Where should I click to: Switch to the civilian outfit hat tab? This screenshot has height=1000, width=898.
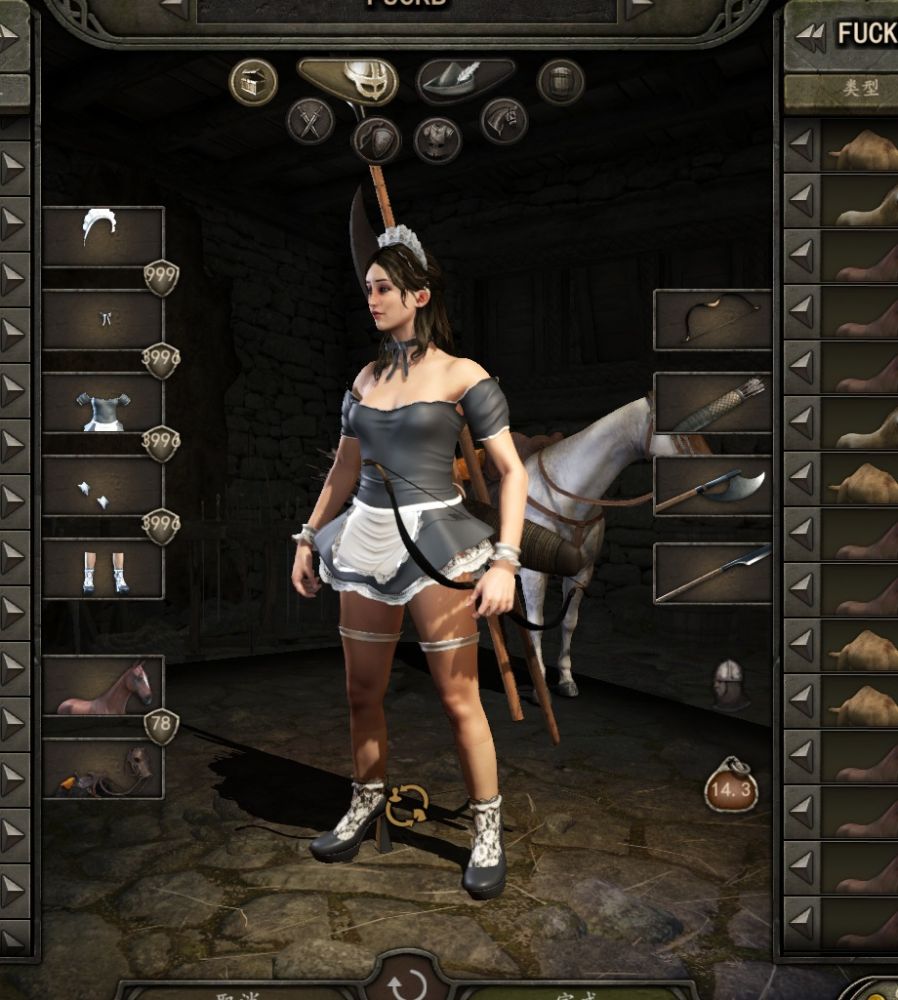465,80
